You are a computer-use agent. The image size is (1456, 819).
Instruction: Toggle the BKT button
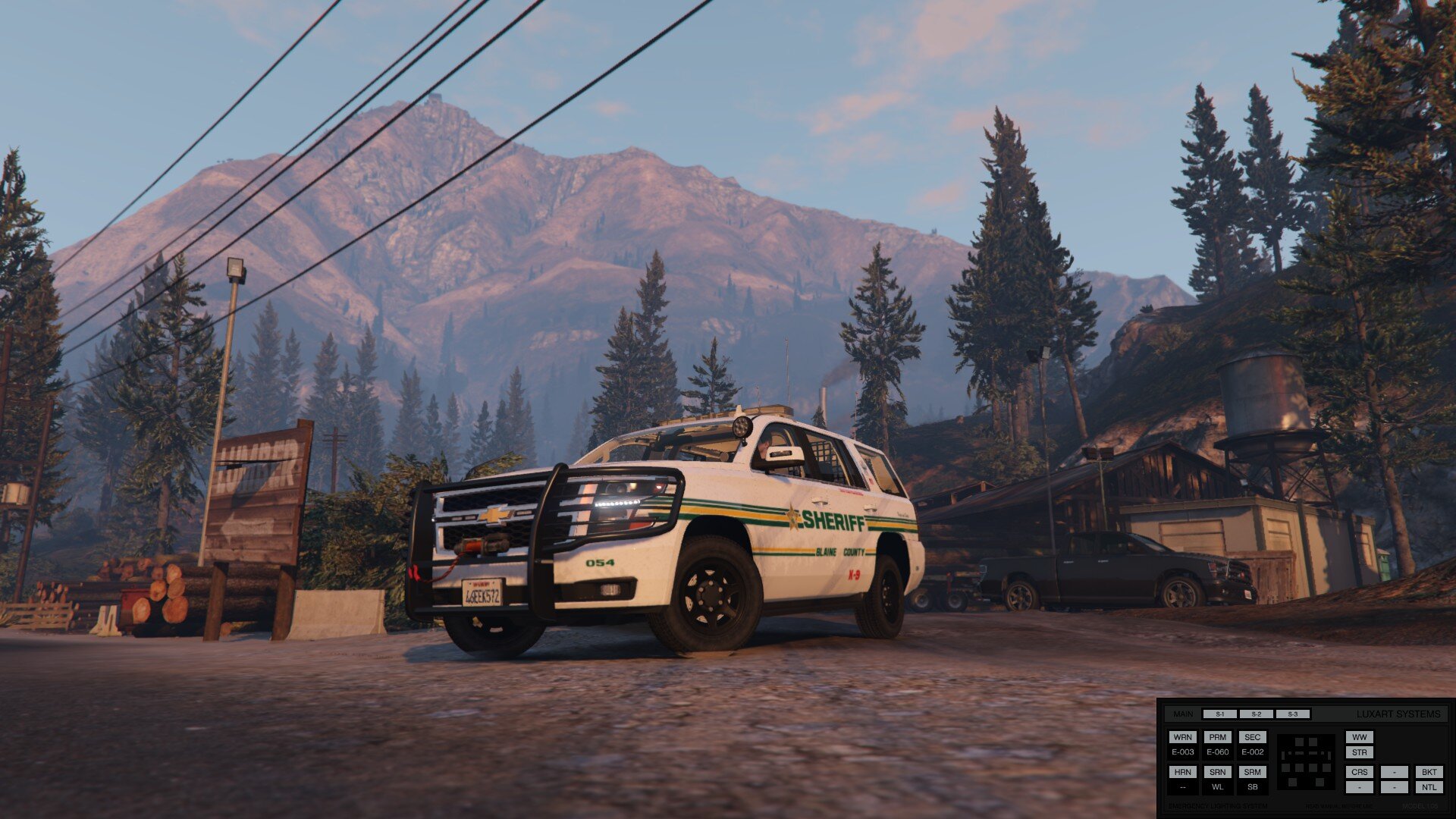click(x=1429, y=772)
